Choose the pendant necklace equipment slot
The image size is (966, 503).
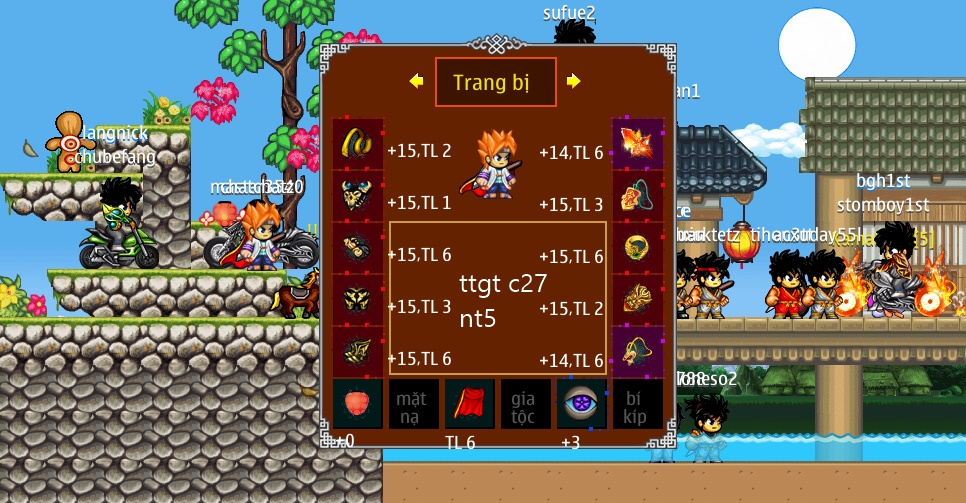[637, 196]
